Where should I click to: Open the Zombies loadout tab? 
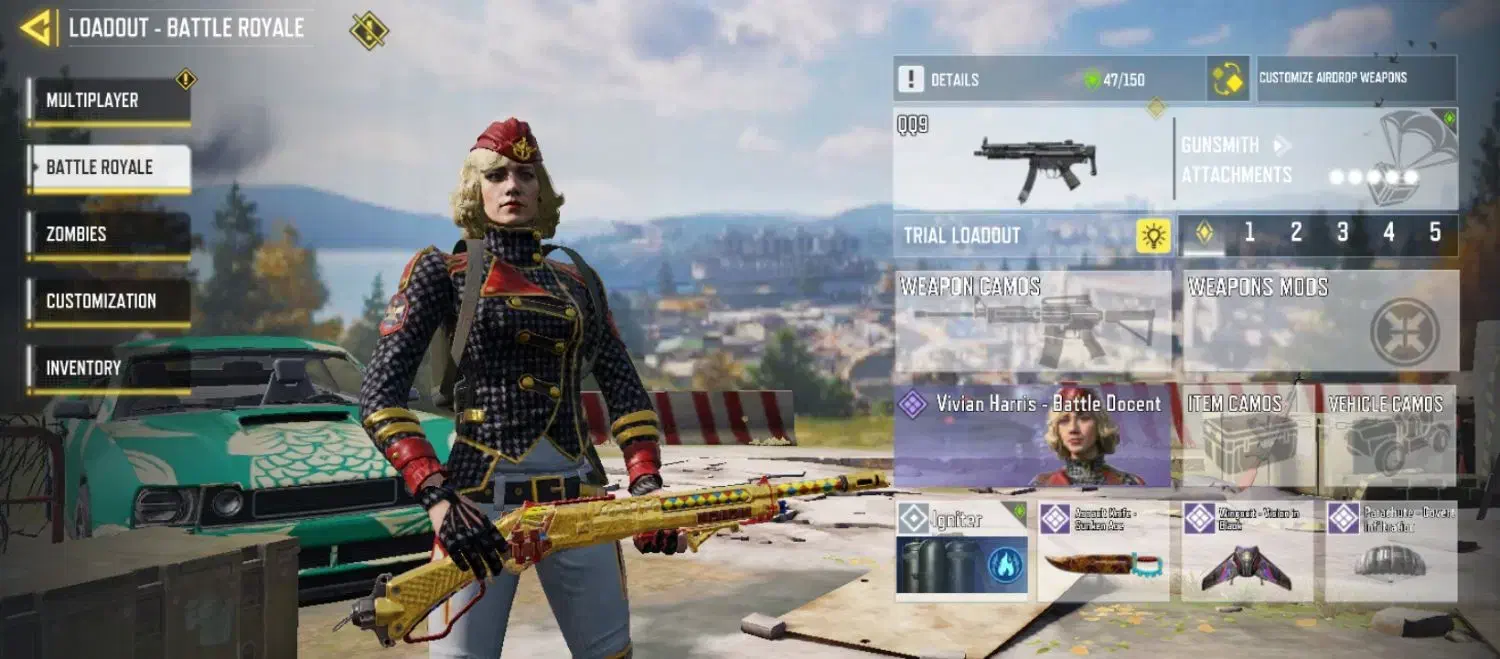tap(108, 234)
